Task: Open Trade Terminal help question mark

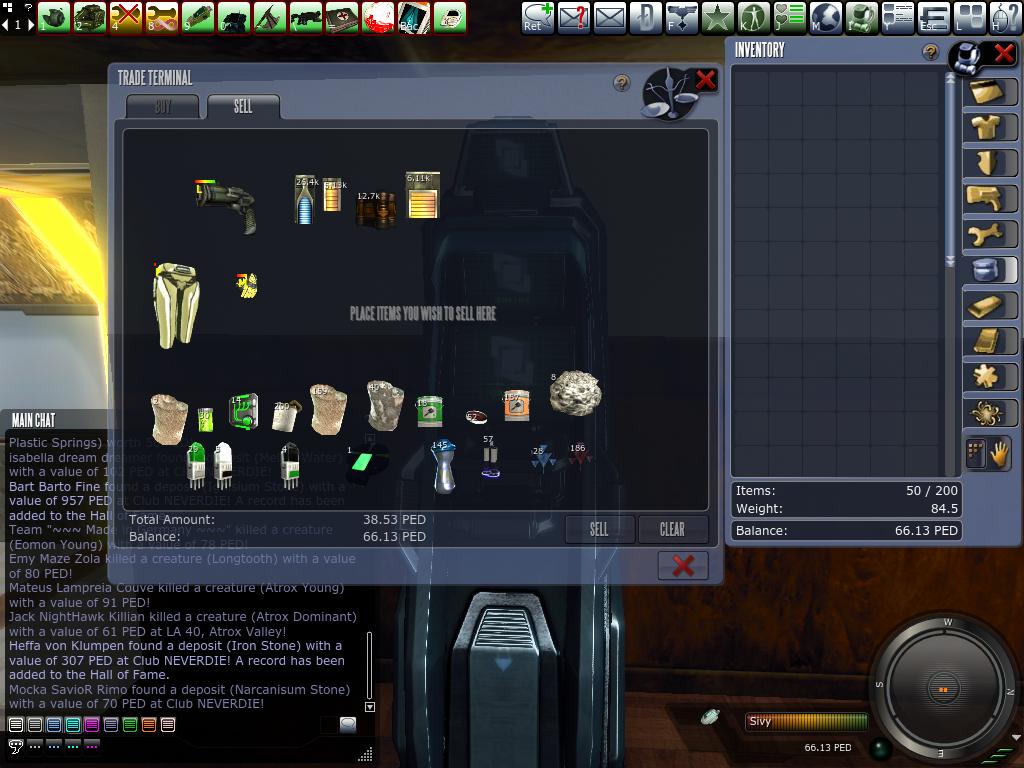Action: [622, 83]
